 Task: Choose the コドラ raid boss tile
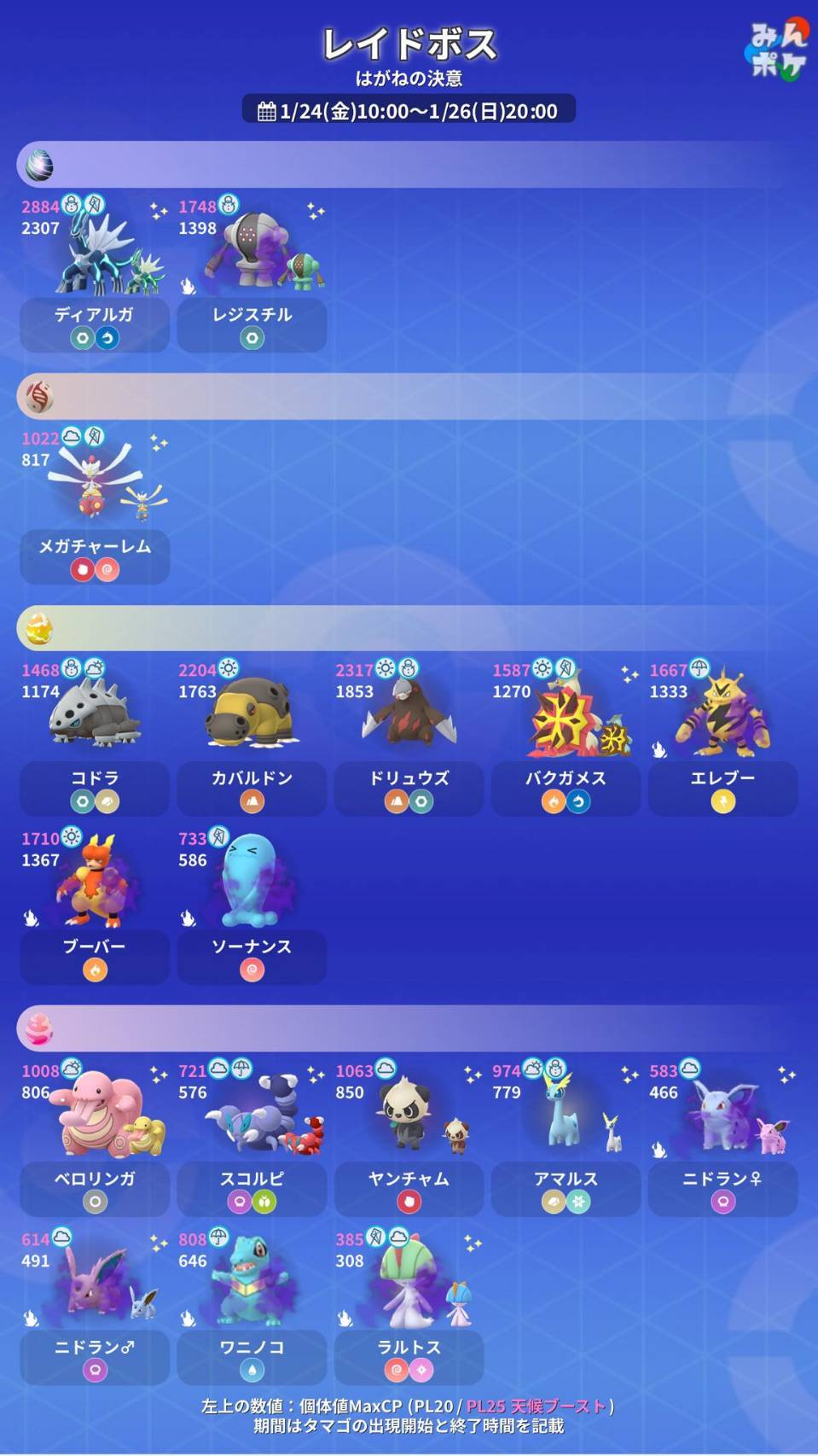94,737
